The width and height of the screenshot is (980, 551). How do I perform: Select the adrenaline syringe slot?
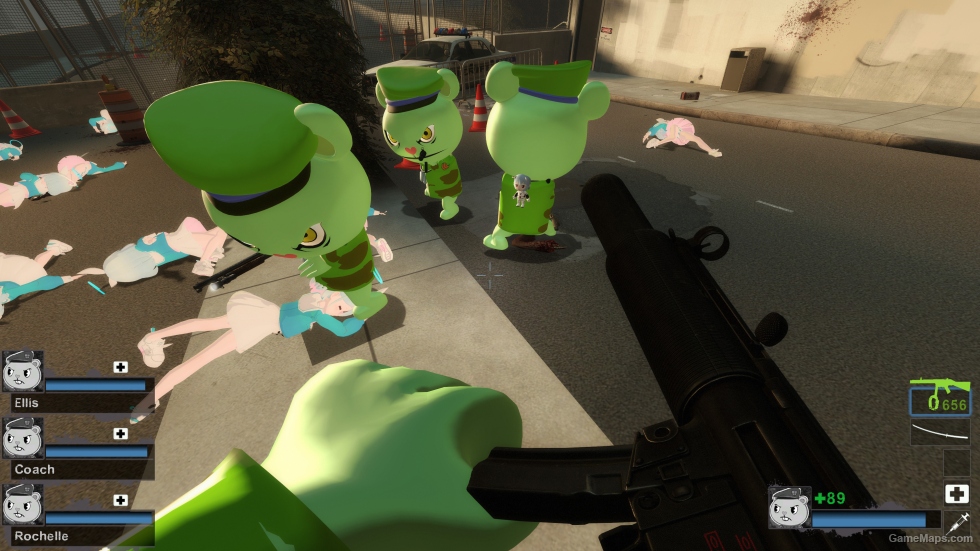(955, 522)
